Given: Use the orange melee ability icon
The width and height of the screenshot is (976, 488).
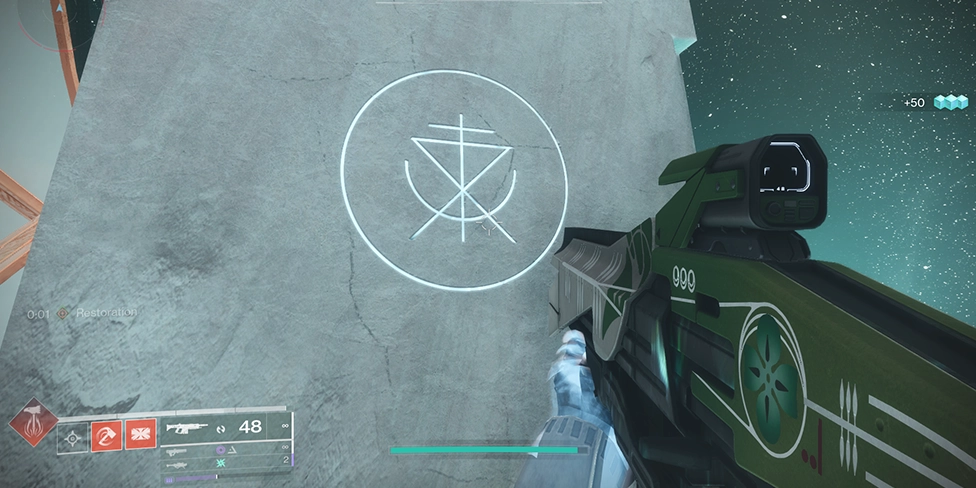Looking at the screenshot, I should point(106,435).
